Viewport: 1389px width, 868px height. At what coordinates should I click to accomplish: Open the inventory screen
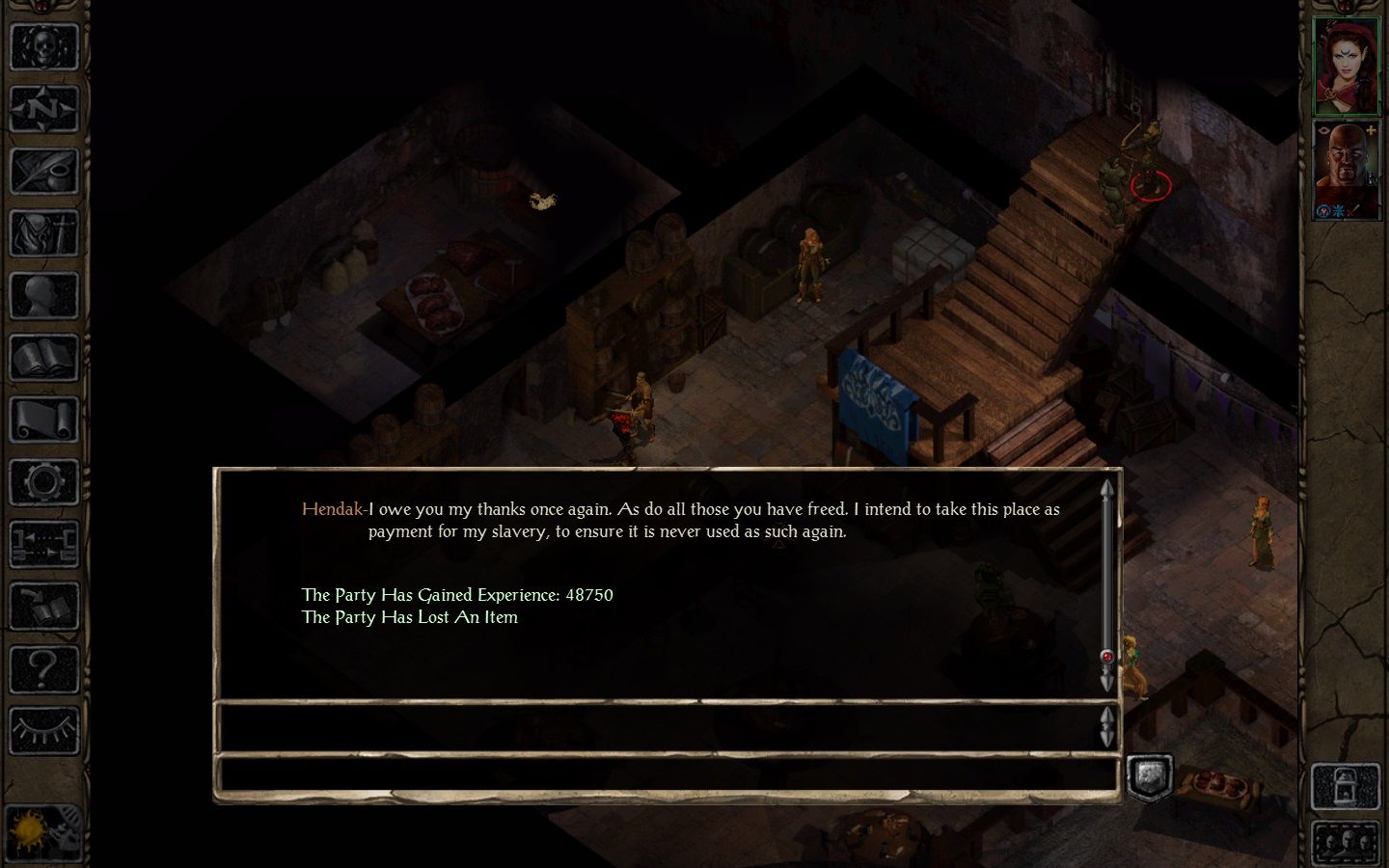point(43,234)
